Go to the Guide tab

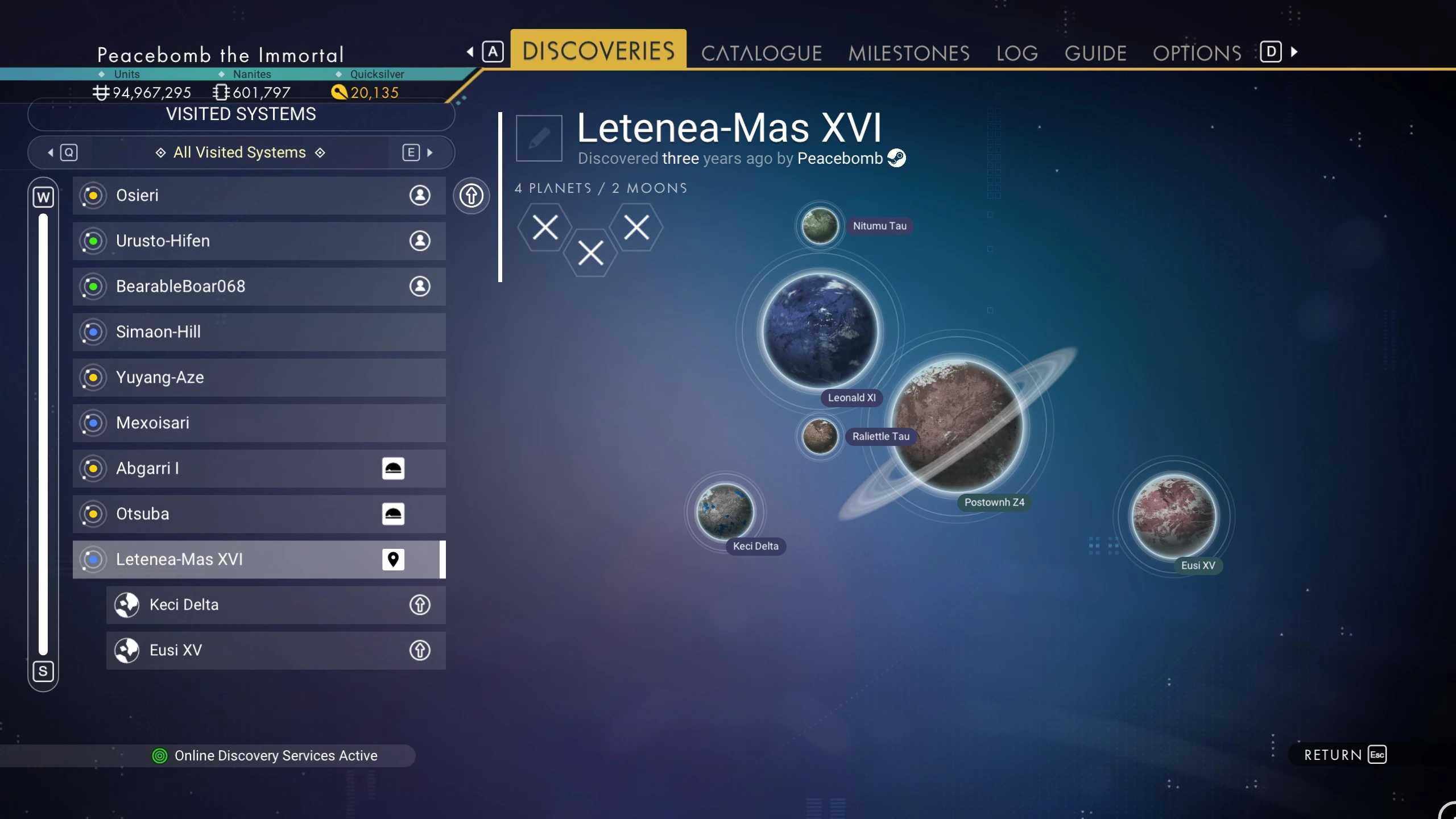pos(1095,53)
